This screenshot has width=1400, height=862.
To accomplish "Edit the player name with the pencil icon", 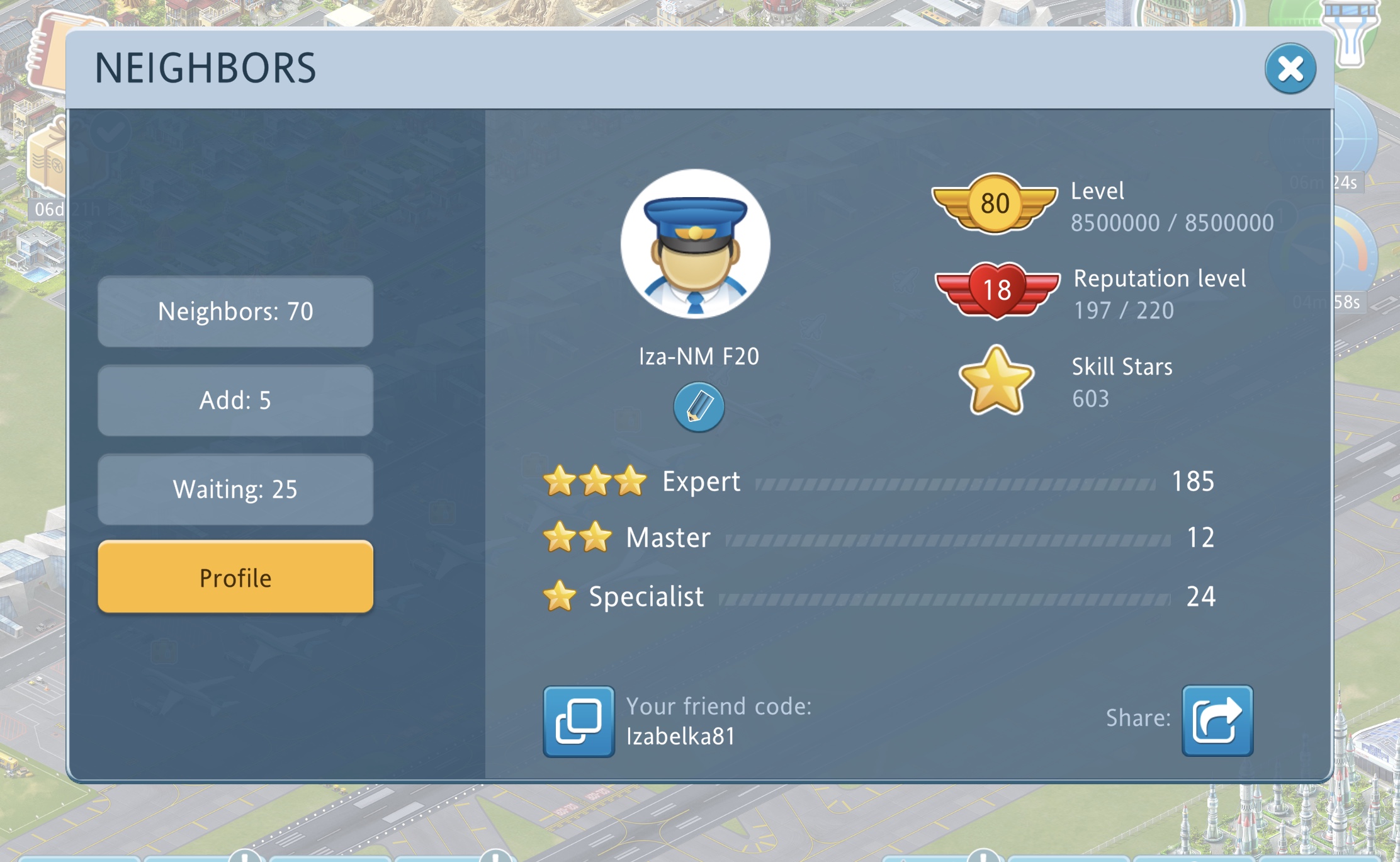I will coord(698,407).
